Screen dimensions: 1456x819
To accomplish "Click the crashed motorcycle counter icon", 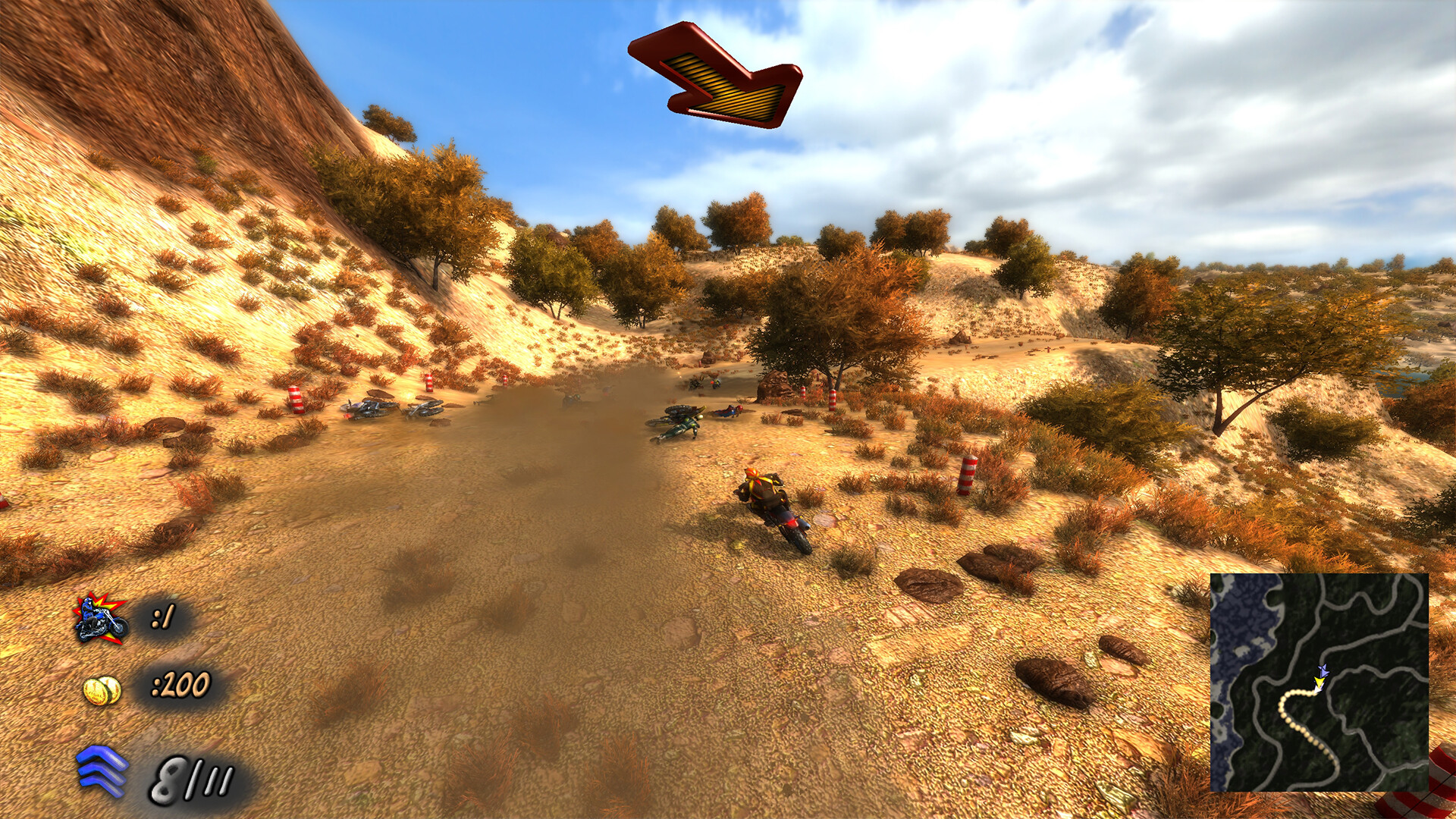I will click(98, 620).
